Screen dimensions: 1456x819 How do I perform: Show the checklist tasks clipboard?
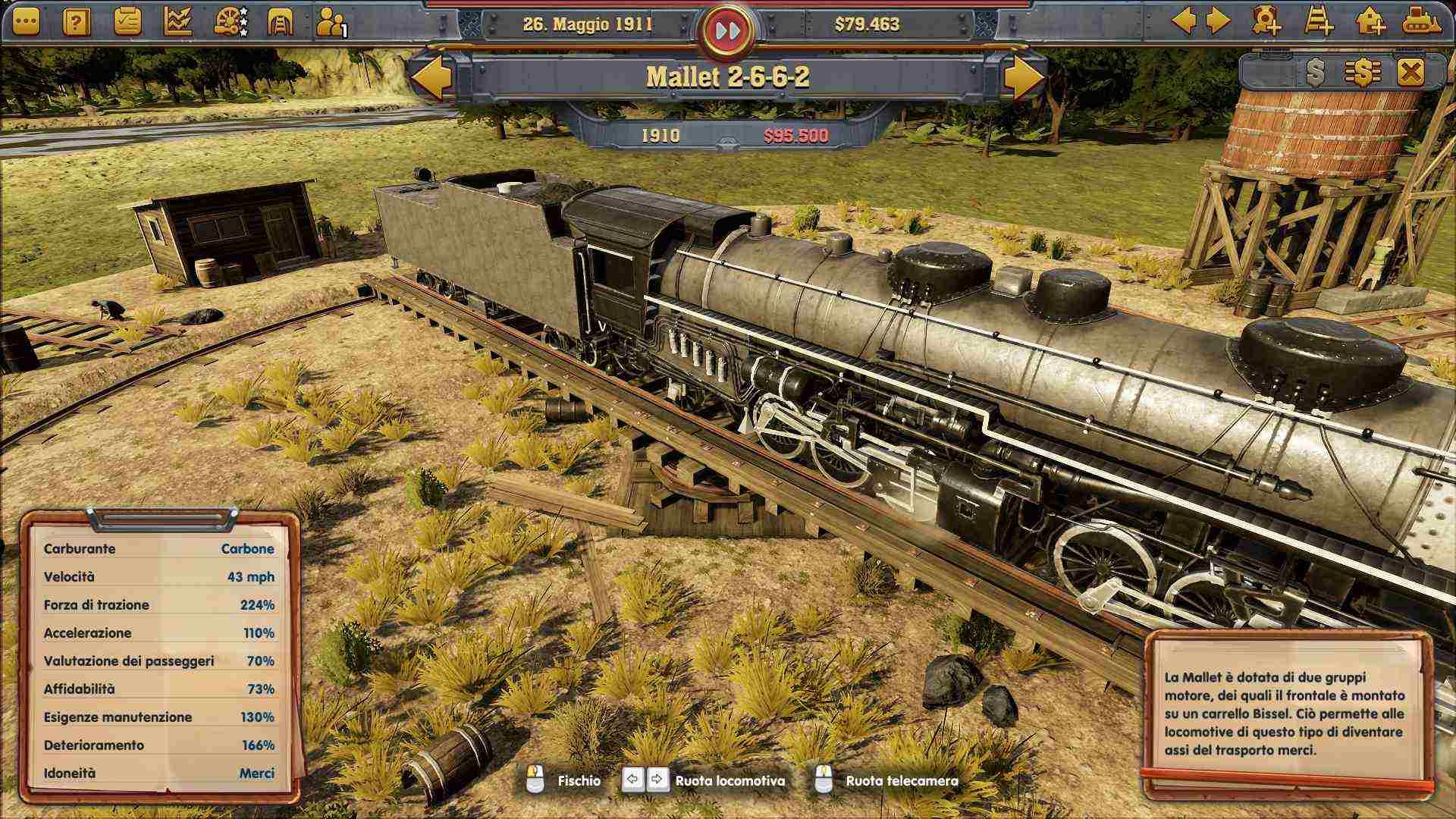(x=127, y=22)
